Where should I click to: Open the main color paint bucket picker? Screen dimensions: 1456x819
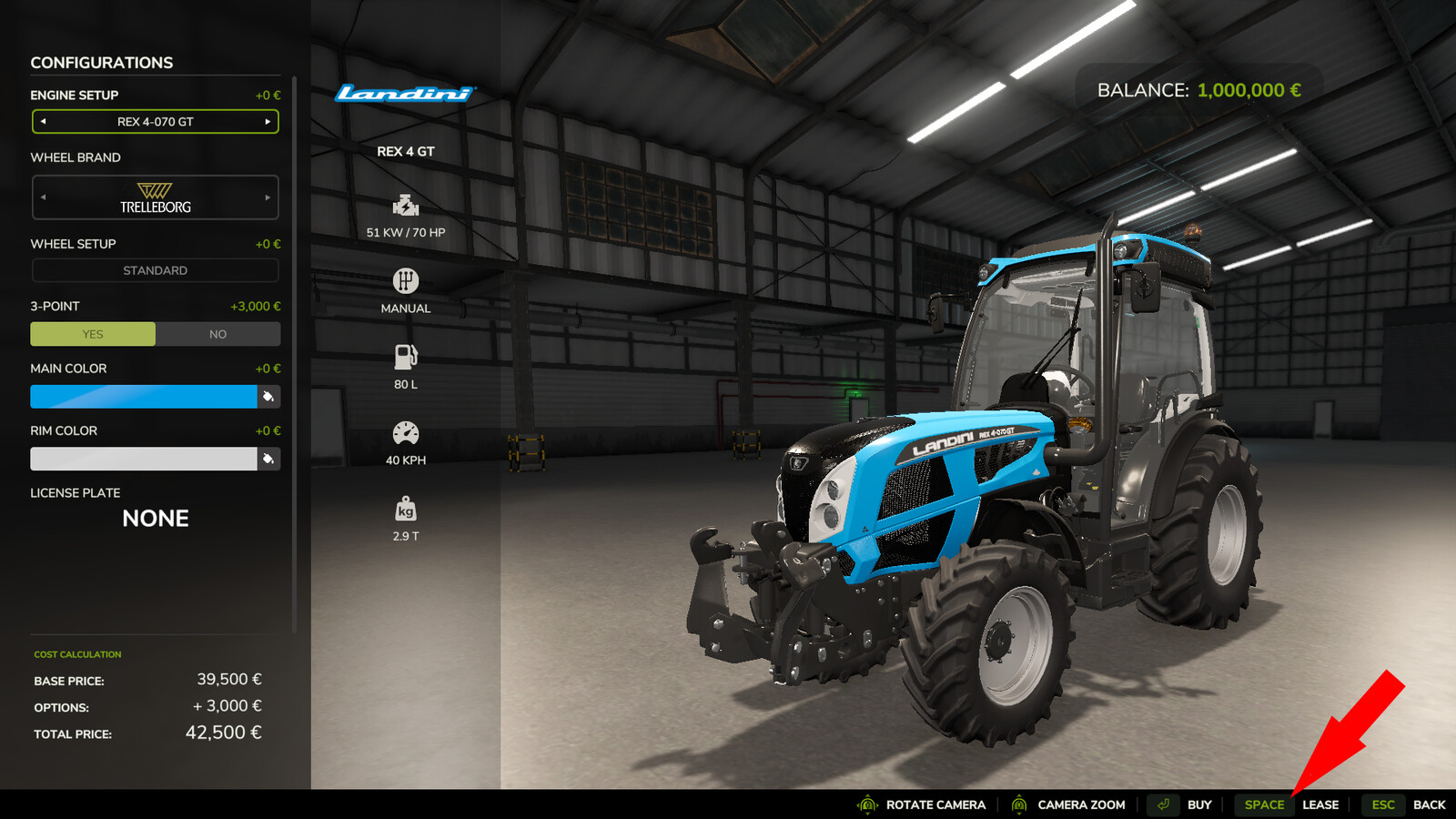[268, 397]
